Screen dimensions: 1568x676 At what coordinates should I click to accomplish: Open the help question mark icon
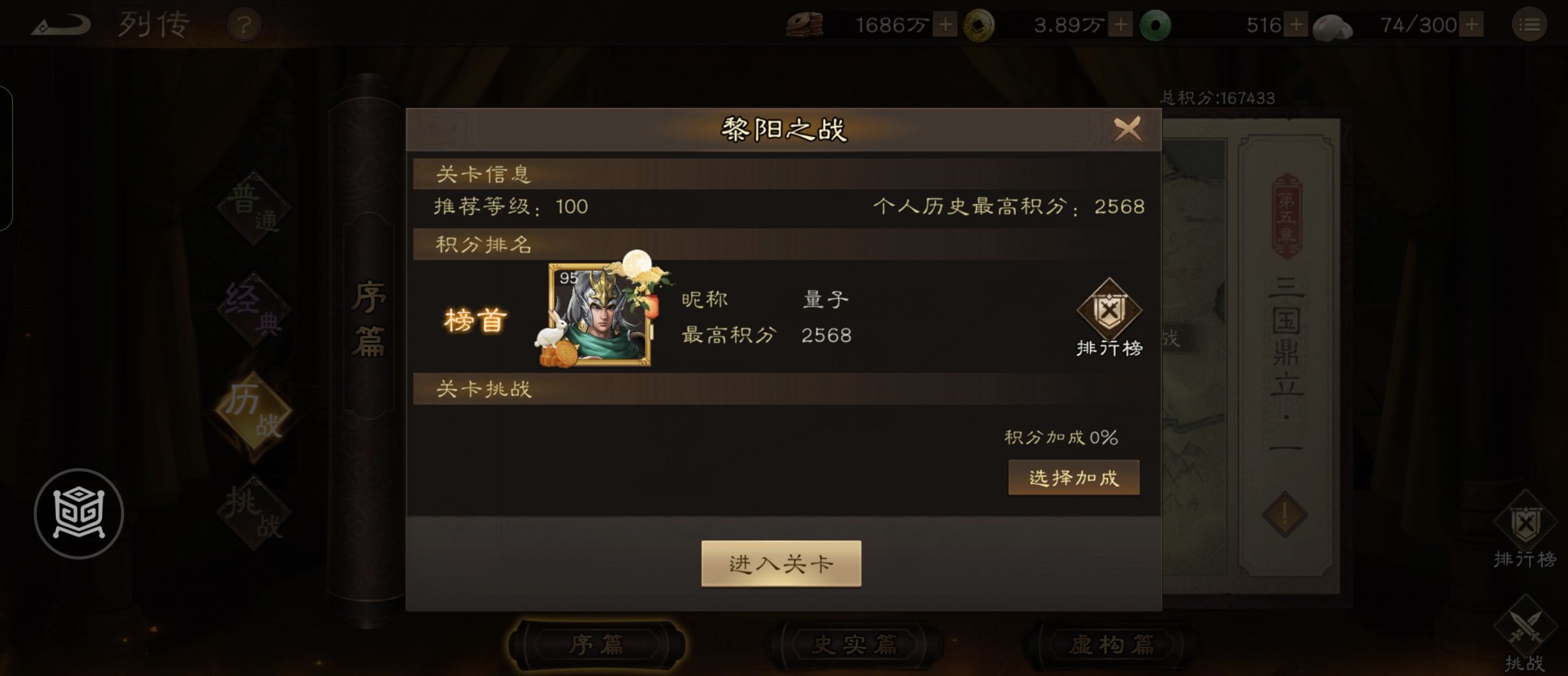244,24
